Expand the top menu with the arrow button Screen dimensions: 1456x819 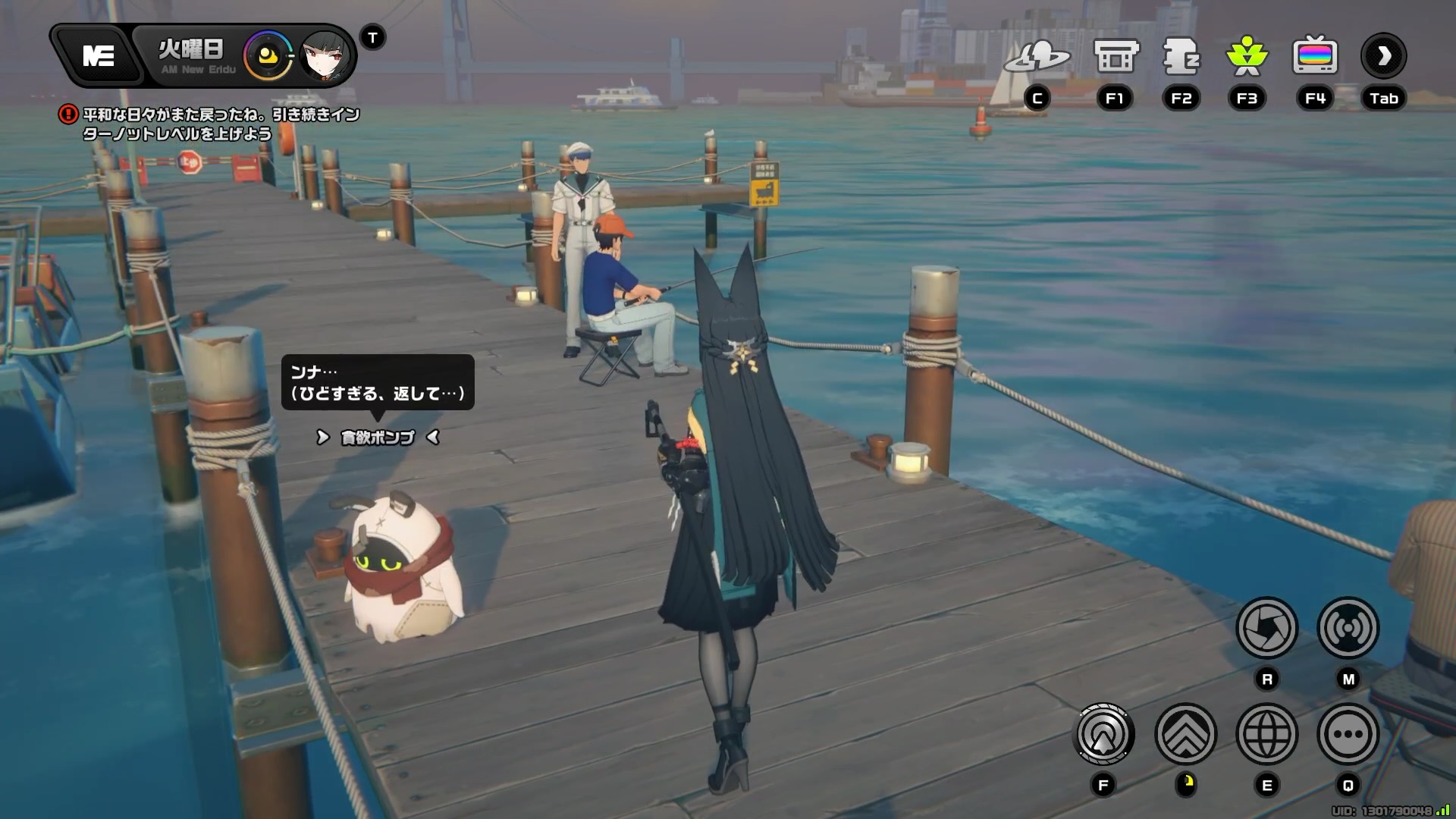point(1383,55)
